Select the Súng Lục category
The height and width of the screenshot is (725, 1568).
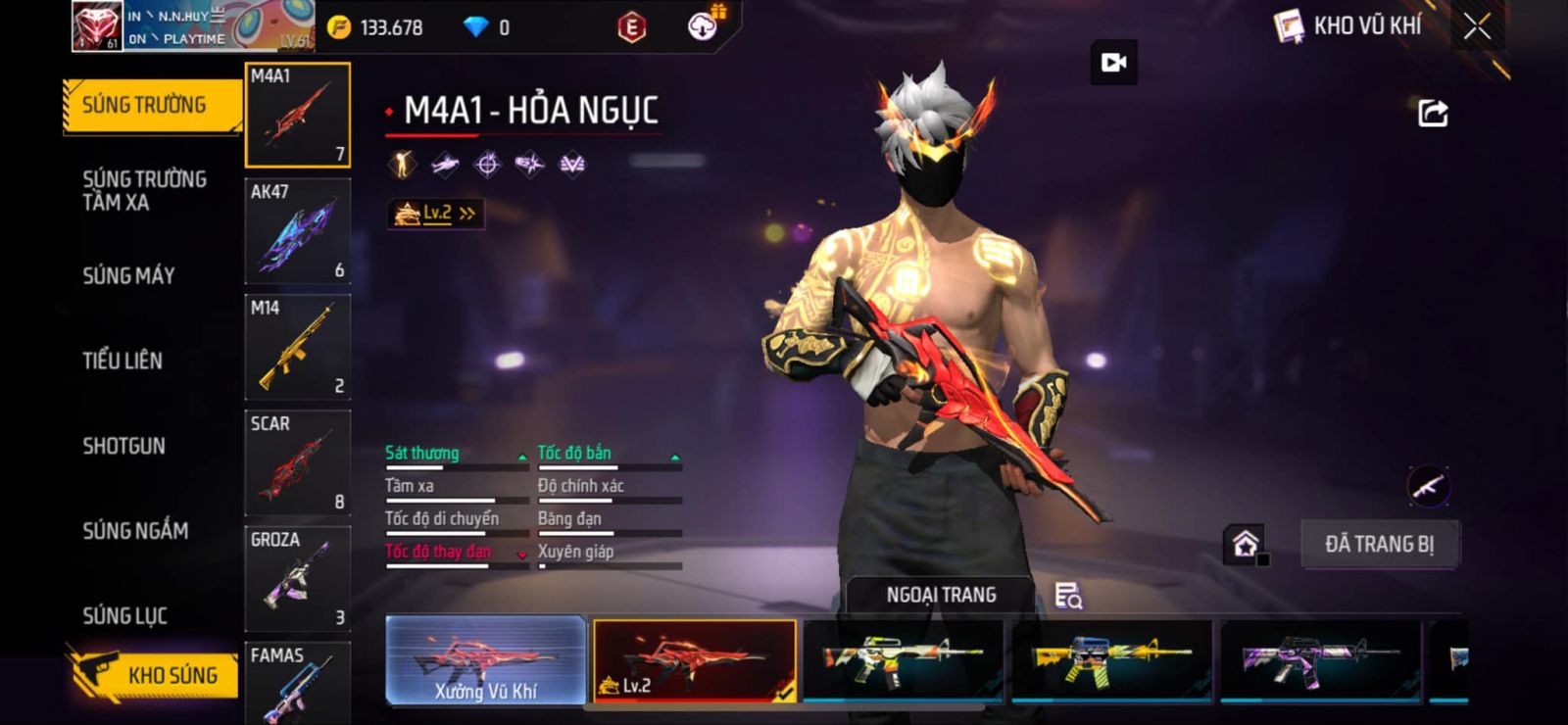pyautogui.click(x=124, y=616)
